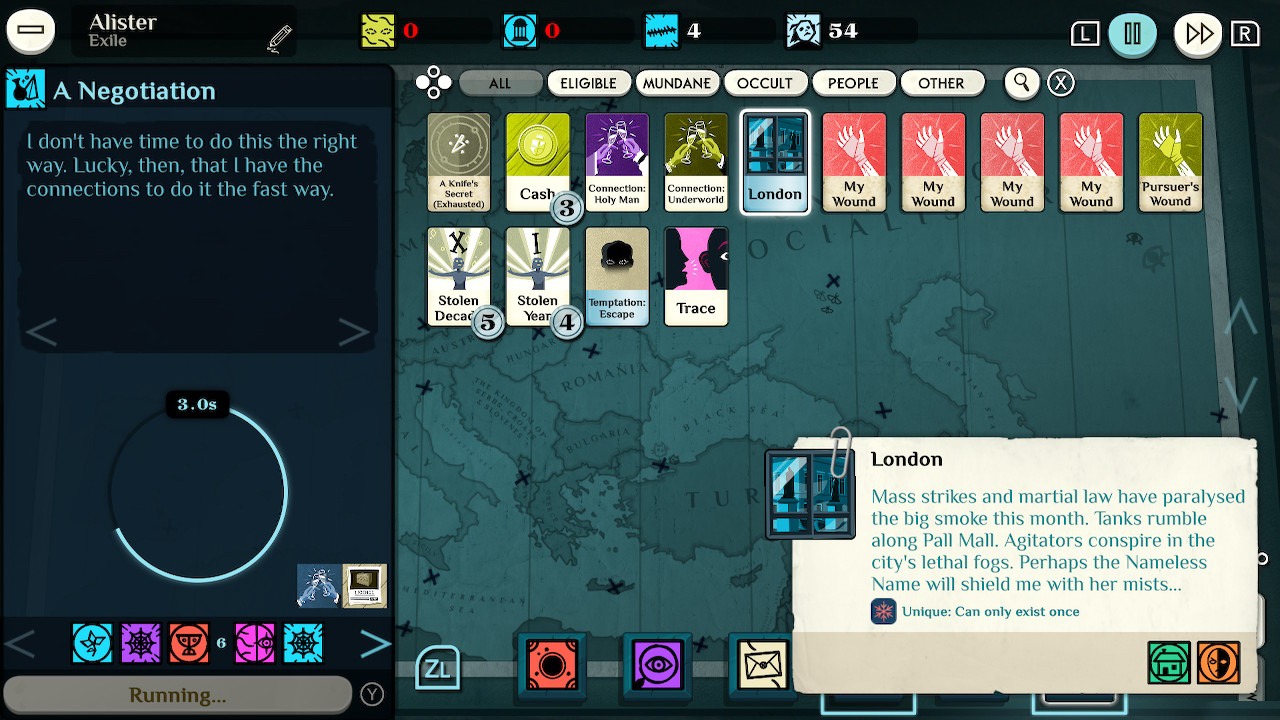Select the PEOPLE filter tab

(854, 83)
